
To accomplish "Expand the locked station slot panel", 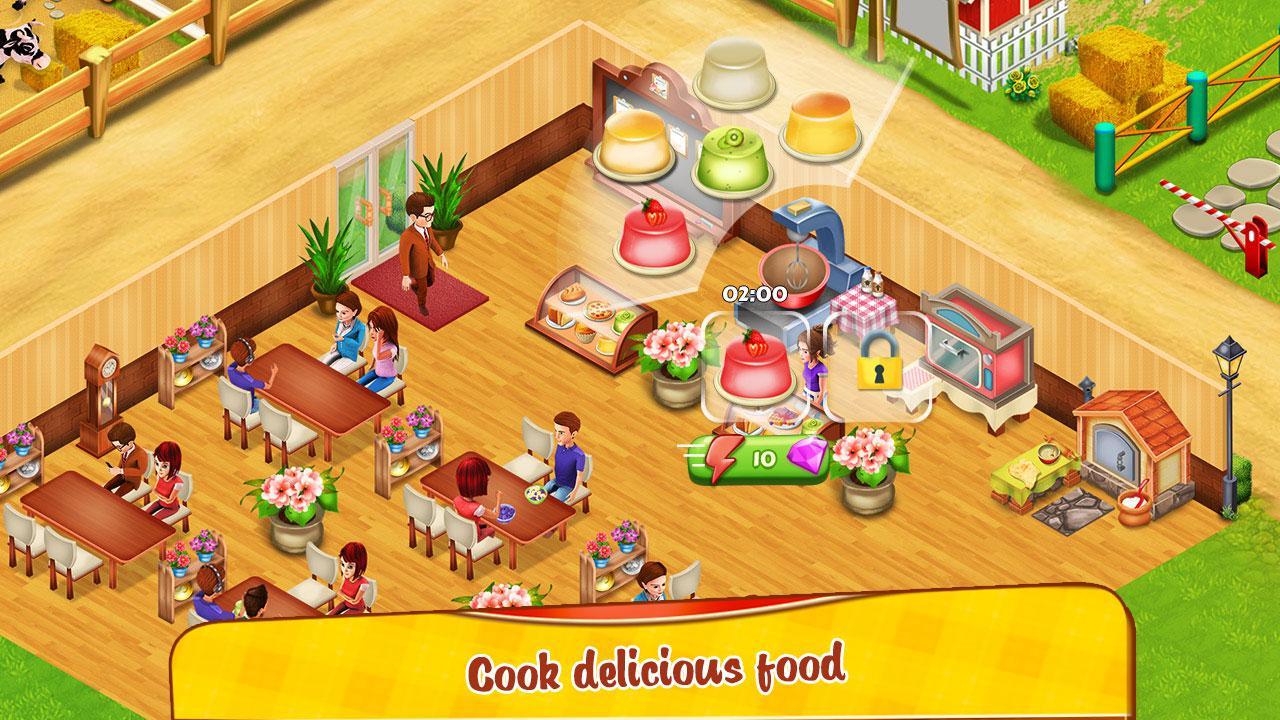I will (878, 370).
